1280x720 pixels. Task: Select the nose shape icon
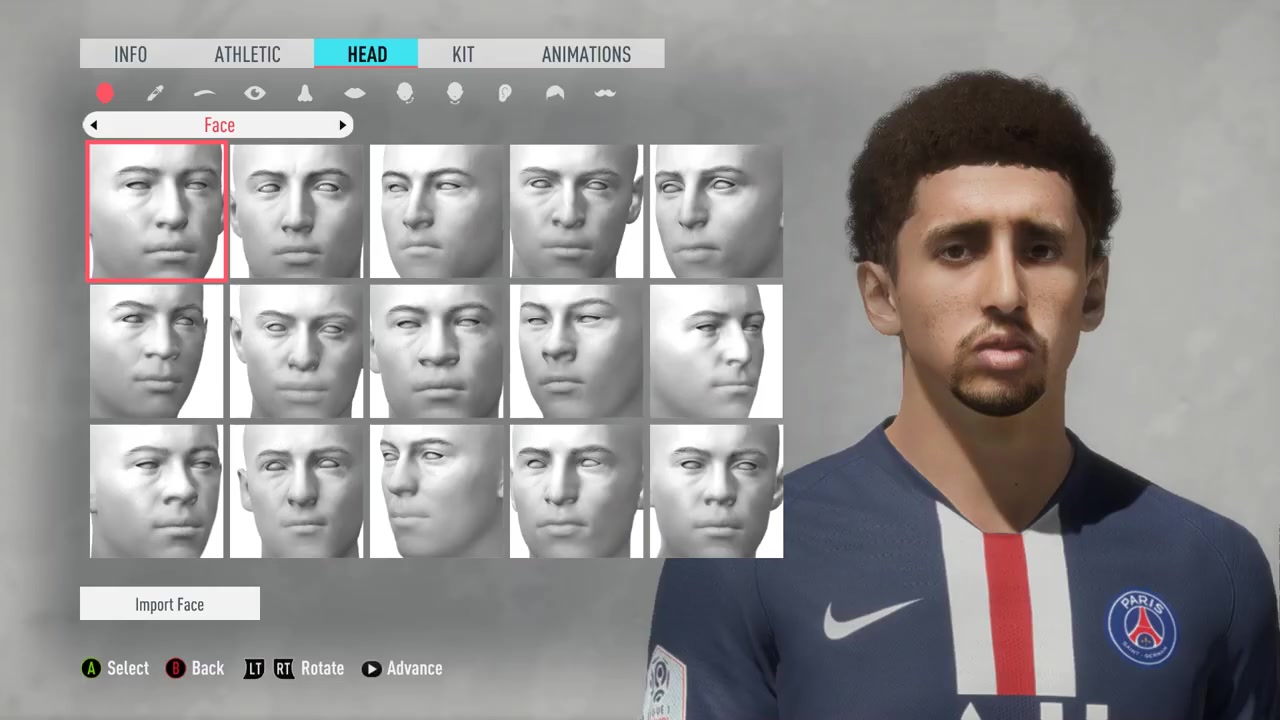(x=305, y=93)
